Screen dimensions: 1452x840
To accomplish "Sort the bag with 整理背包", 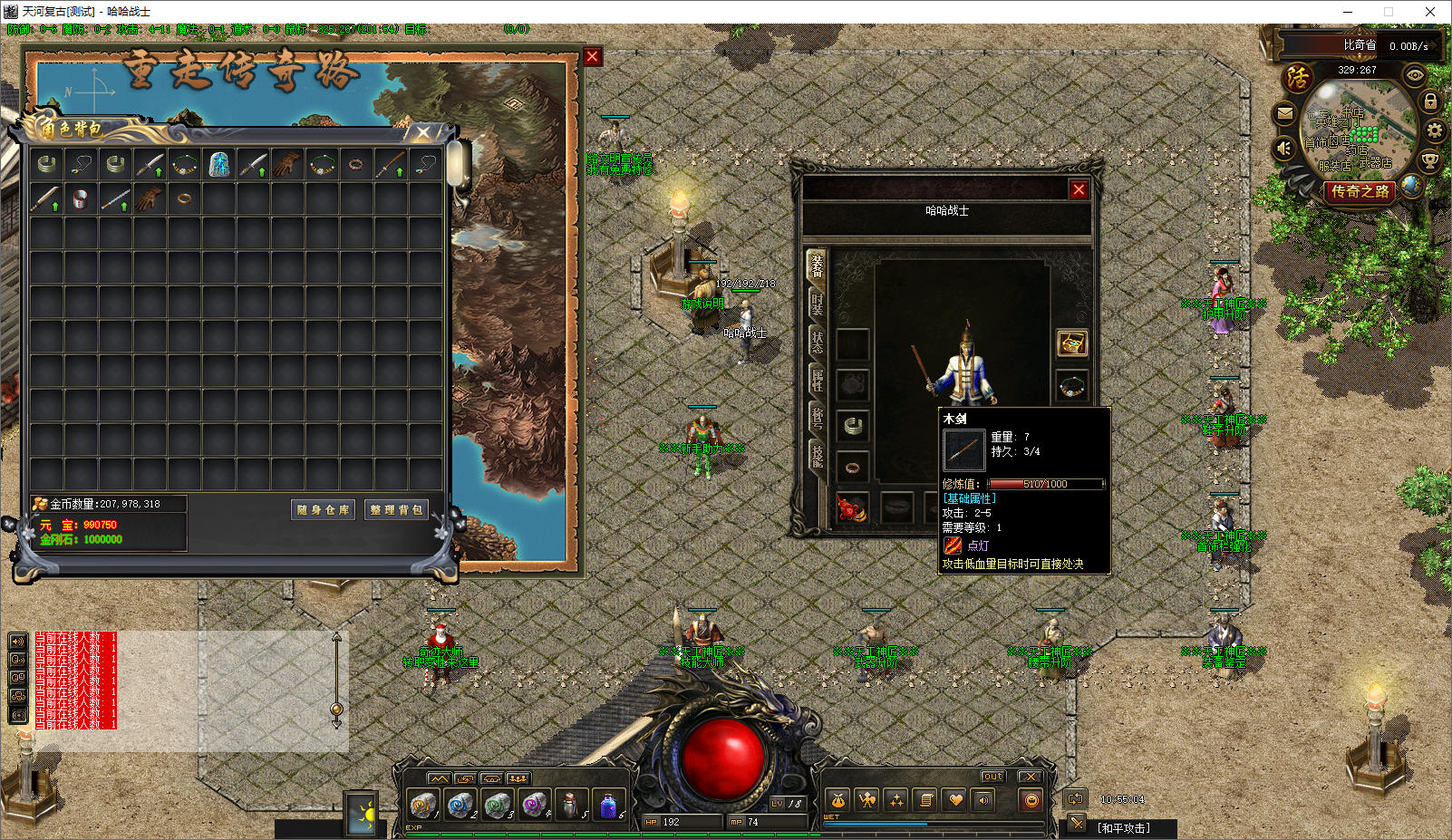I will pos(396,510).
